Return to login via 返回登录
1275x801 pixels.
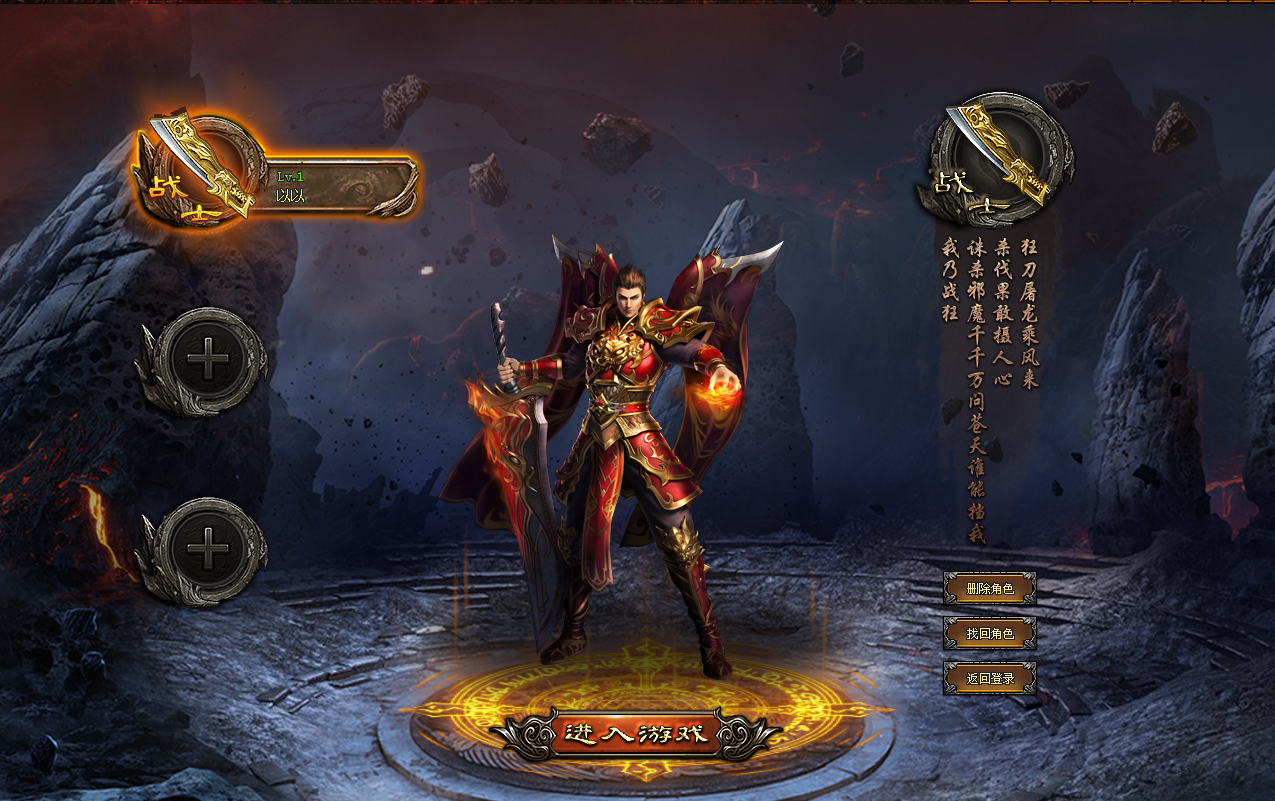[x=989, y=678]
